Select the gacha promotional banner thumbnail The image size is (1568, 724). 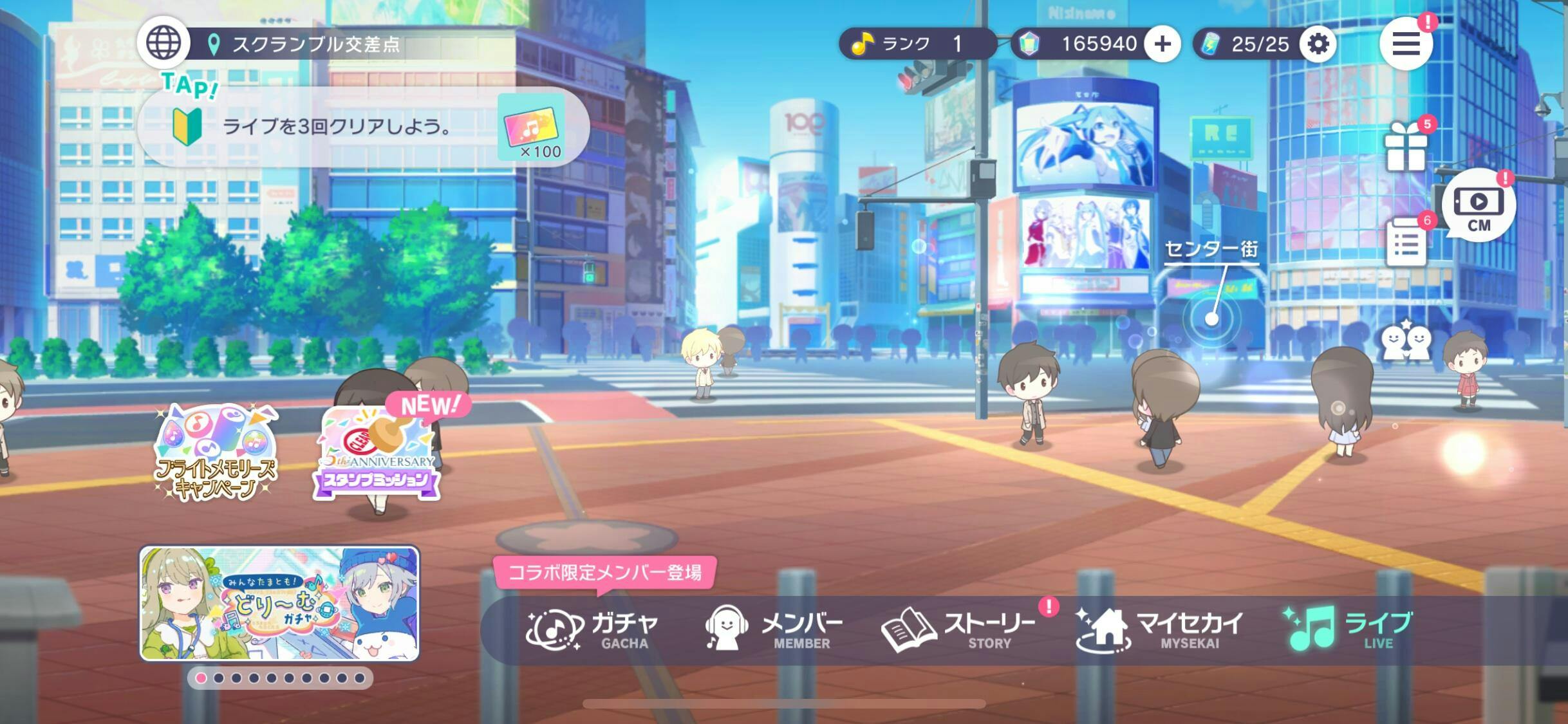pos(279,603)
